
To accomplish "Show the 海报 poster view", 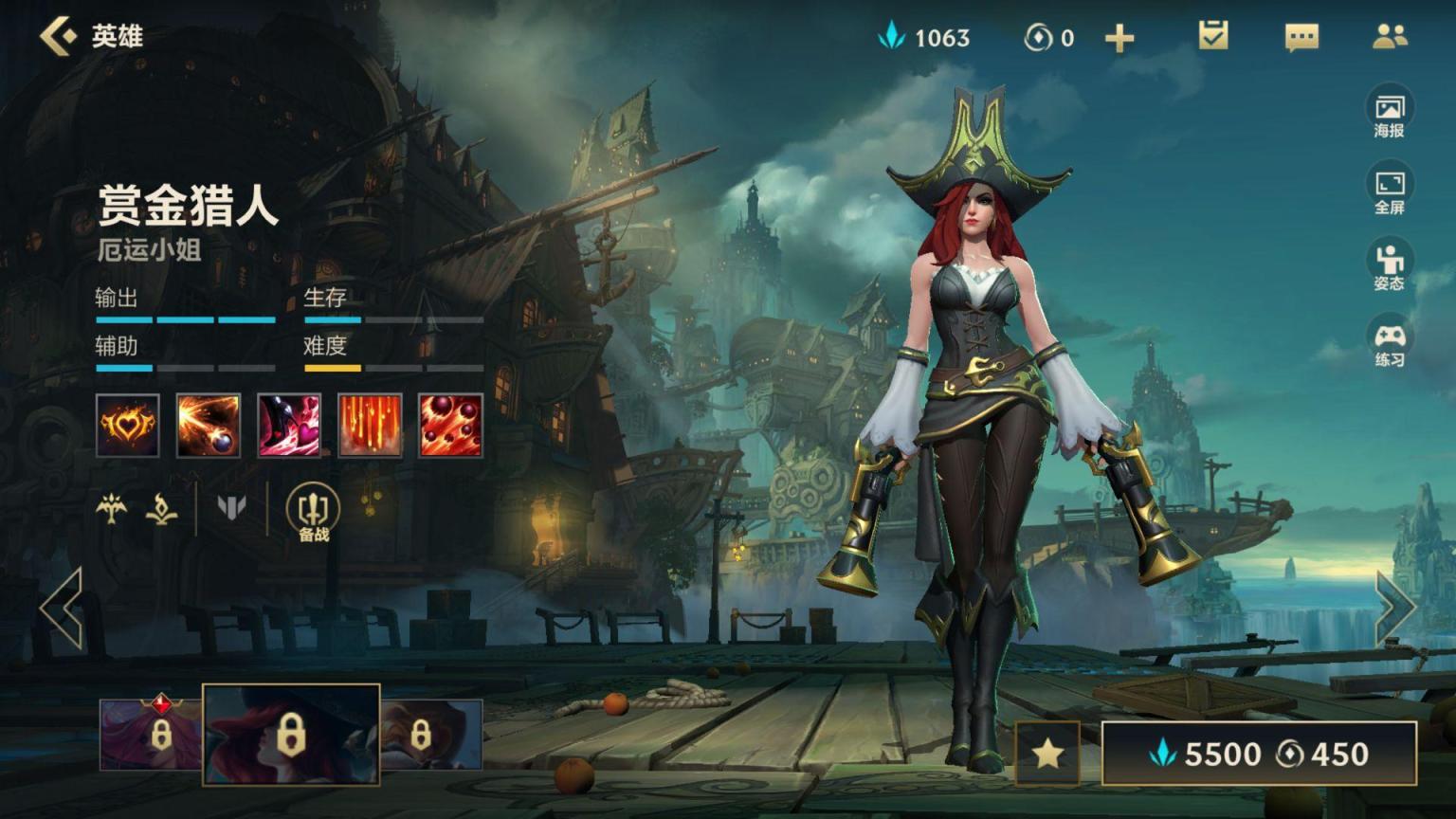I will coord(1389,114).
